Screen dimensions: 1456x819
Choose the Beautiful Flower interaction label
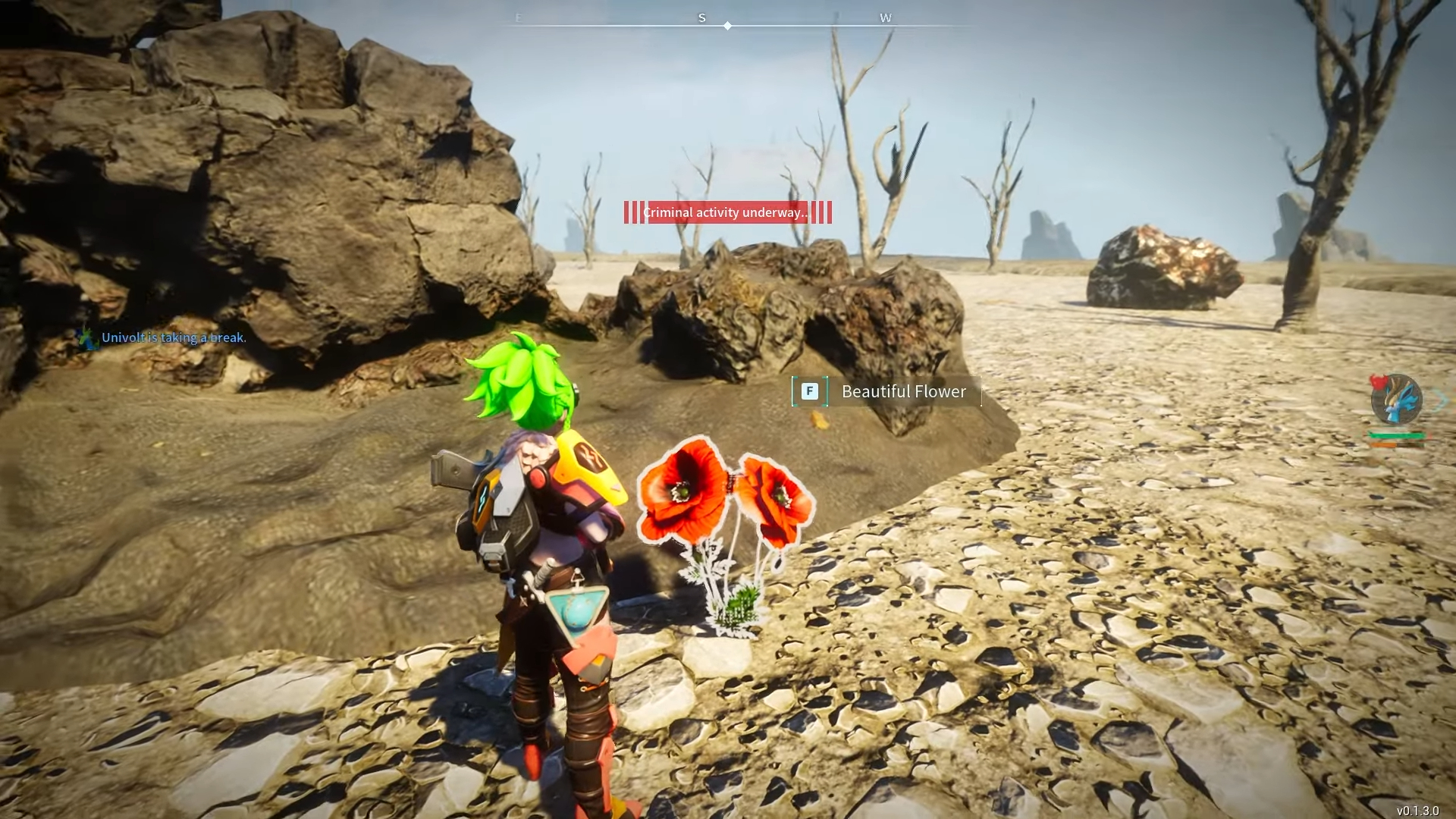tap(902, 391)
